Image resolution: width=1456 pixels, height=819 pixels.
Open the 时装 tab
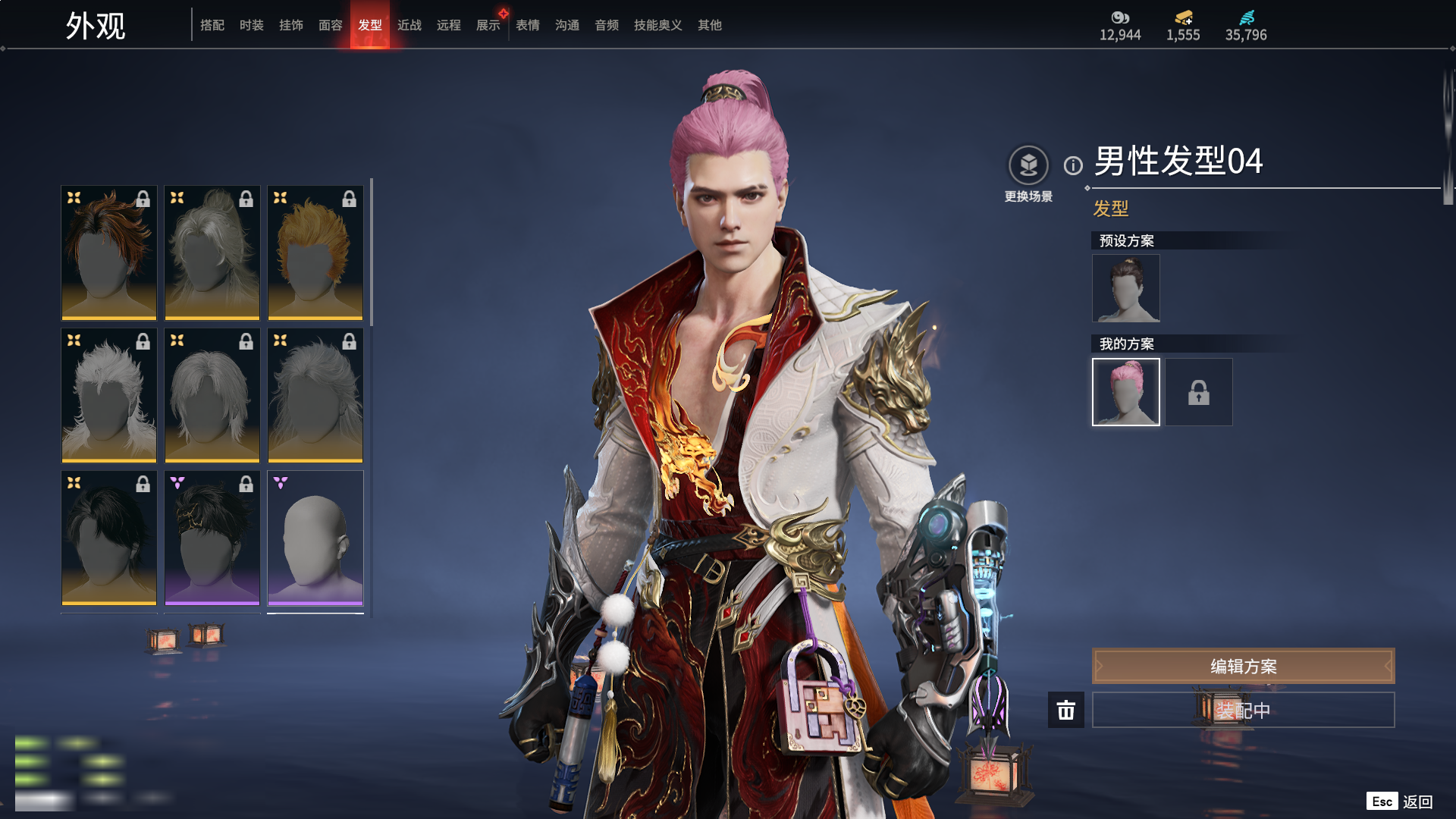(x=251, y=25)
